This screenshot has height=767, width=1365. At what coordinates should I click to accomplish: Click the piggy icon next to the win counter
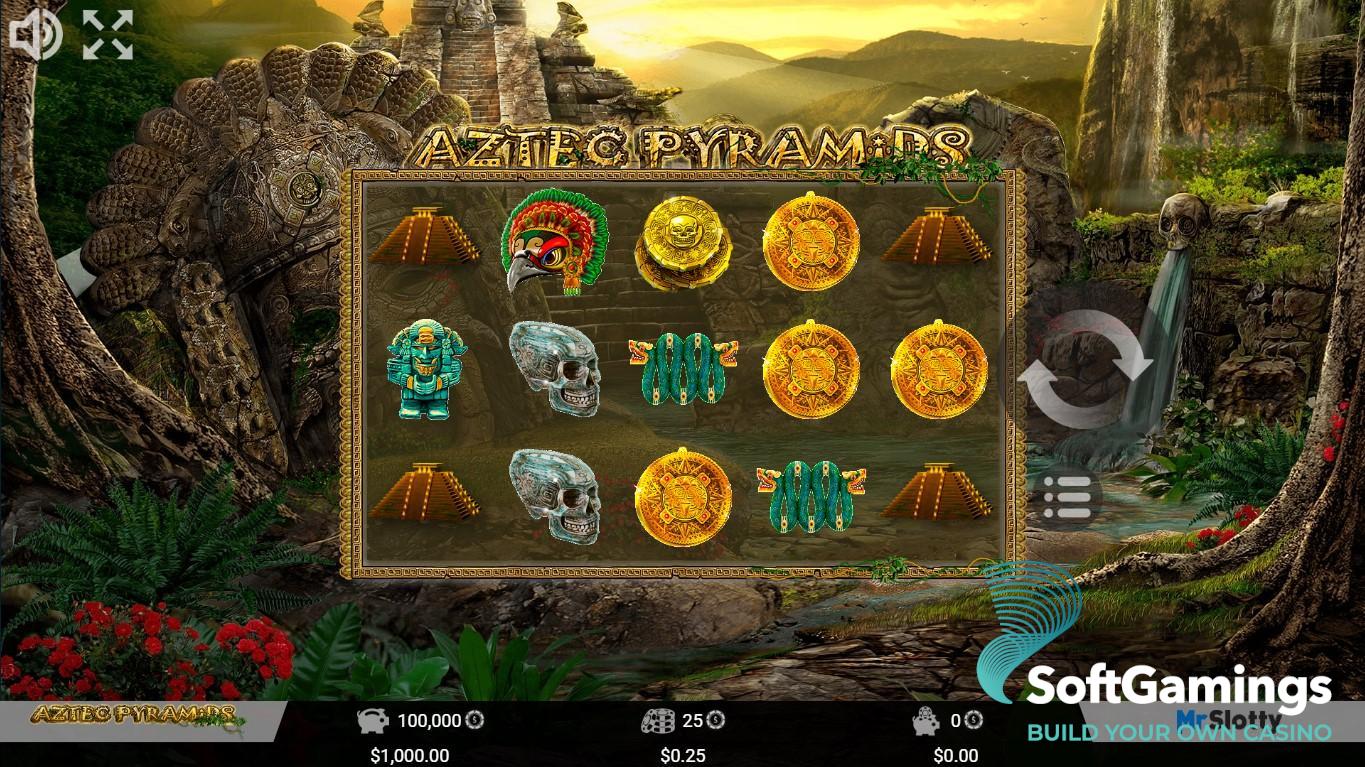pos(926,719)
